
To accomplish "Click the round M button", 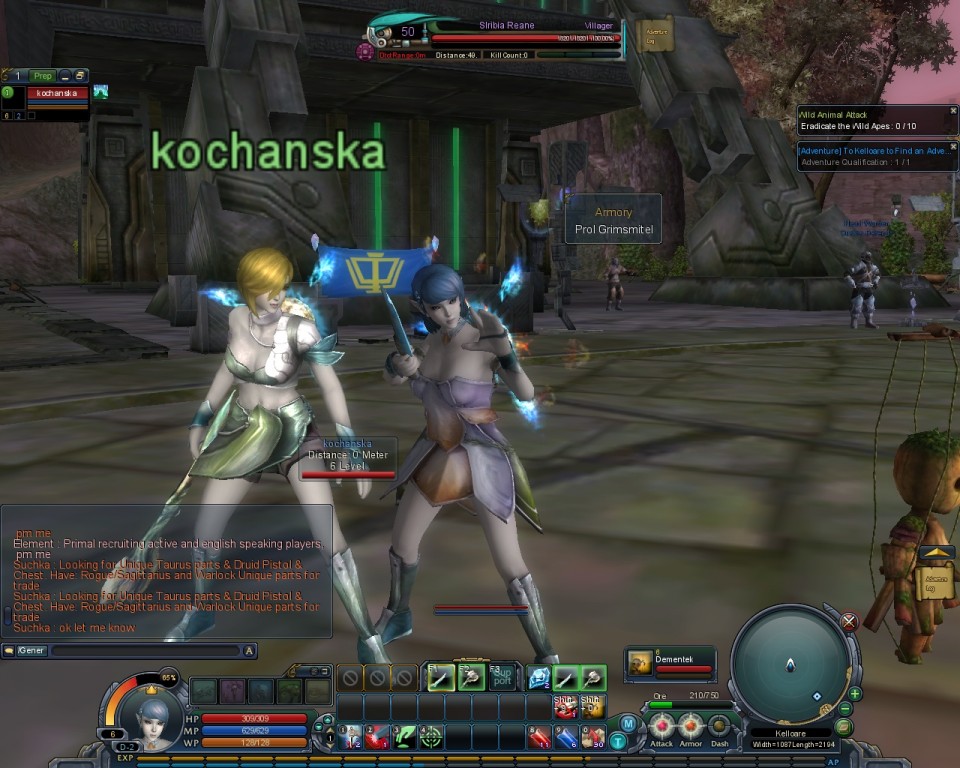I will point(628,723).
